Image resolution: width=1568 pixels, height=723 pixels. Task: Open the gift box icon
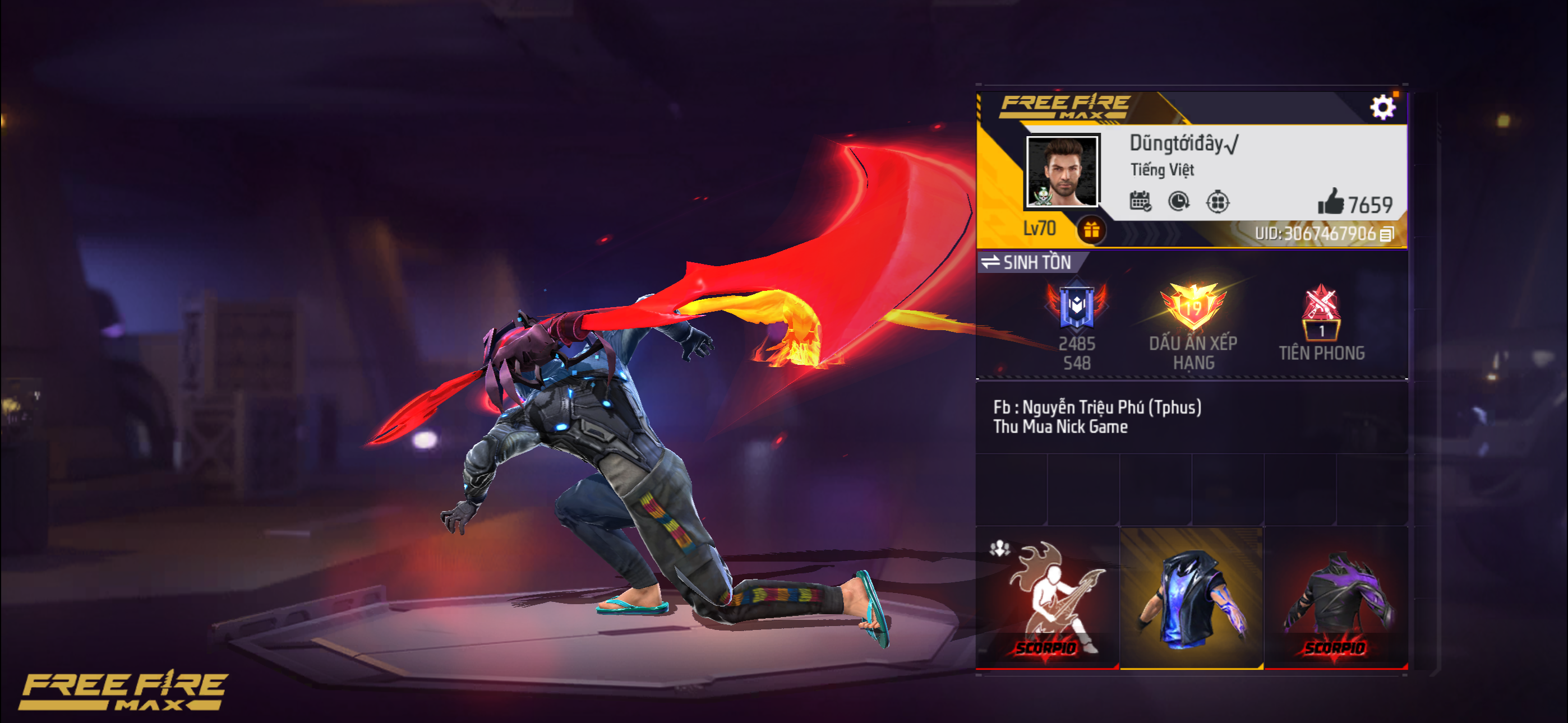click(1091, 230)
